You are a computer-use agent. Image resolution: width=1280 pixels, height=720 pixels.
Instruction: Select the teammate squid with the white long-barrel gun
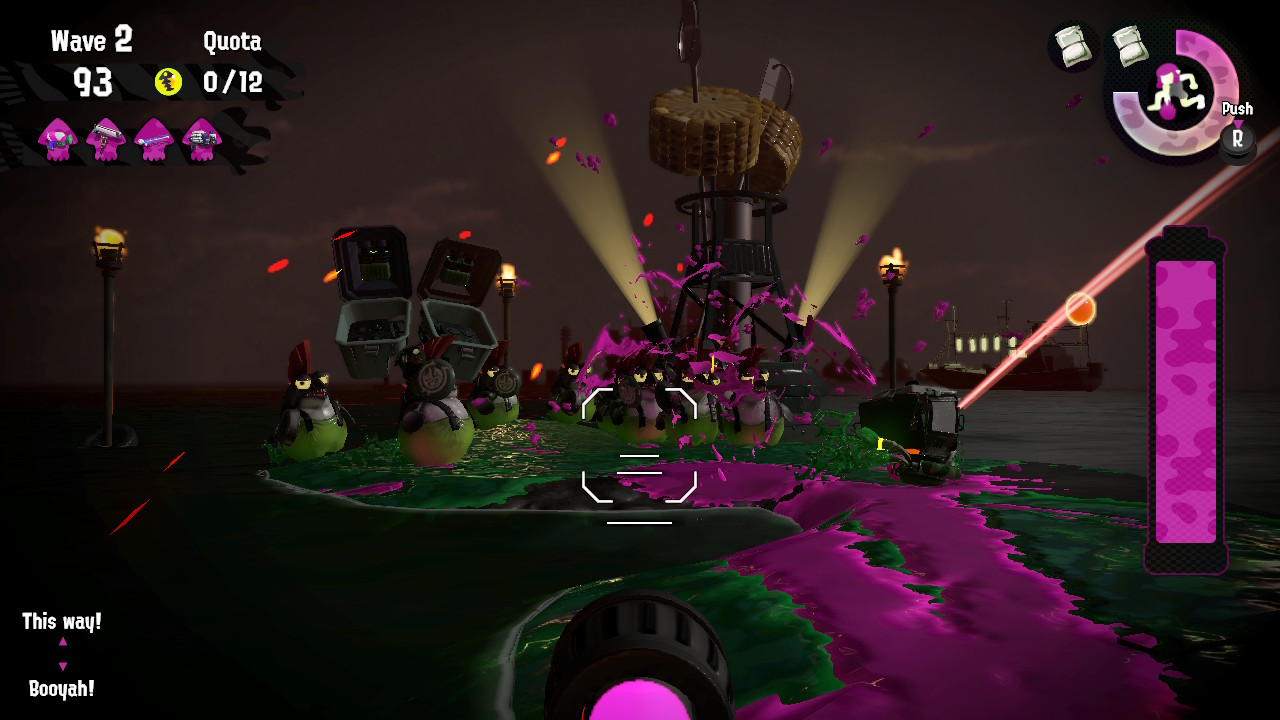105,138
